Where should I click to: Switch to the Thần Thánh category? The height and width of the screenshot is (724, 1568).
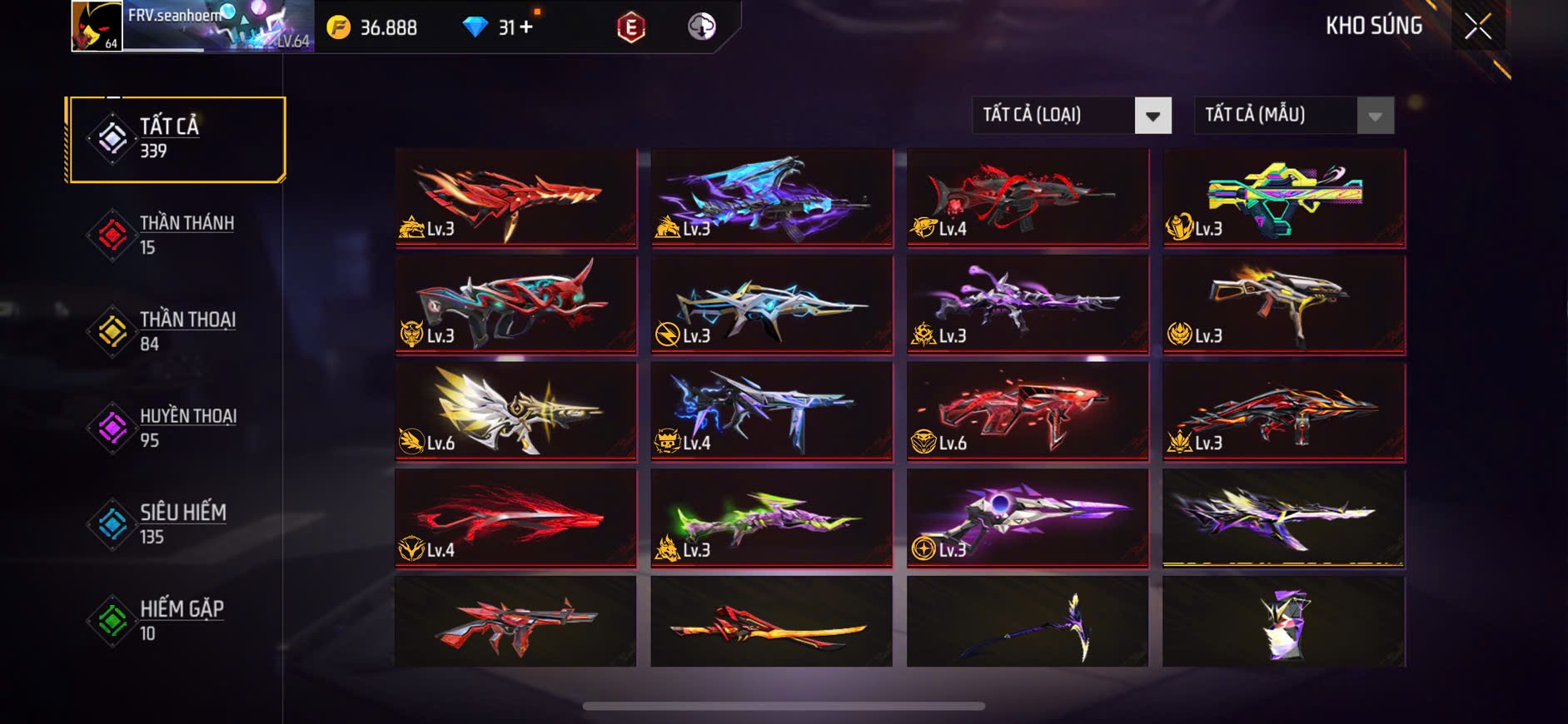pyautogui.click(x=177, y=235)
